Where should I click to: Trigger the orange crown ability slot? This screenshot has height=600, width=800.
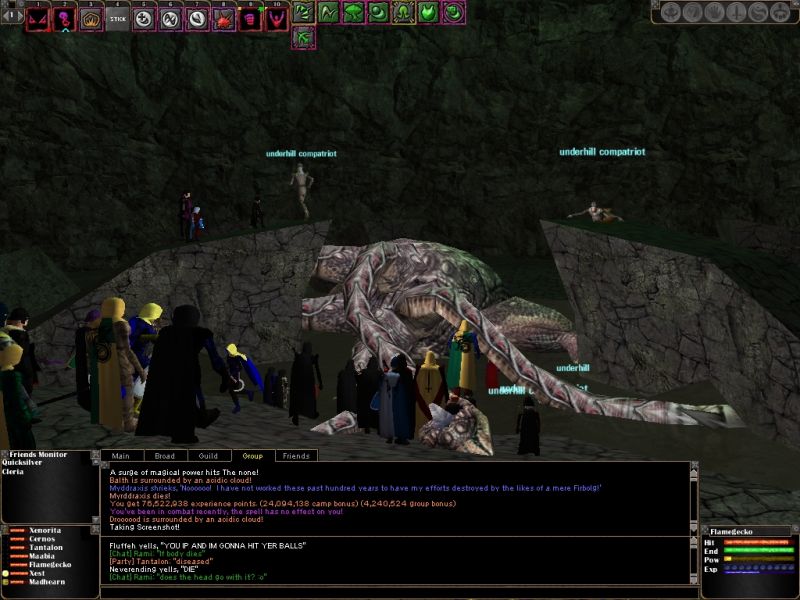[91, 18]
